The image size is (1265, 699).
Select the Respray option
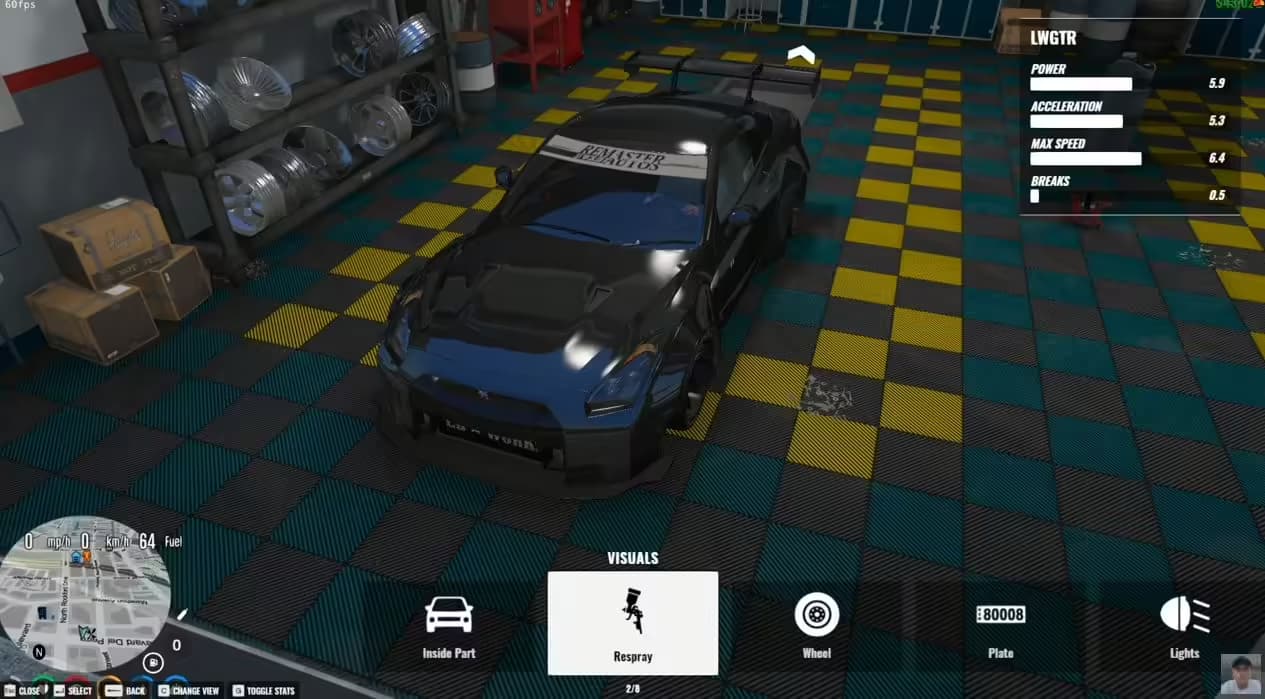(632, 623)
